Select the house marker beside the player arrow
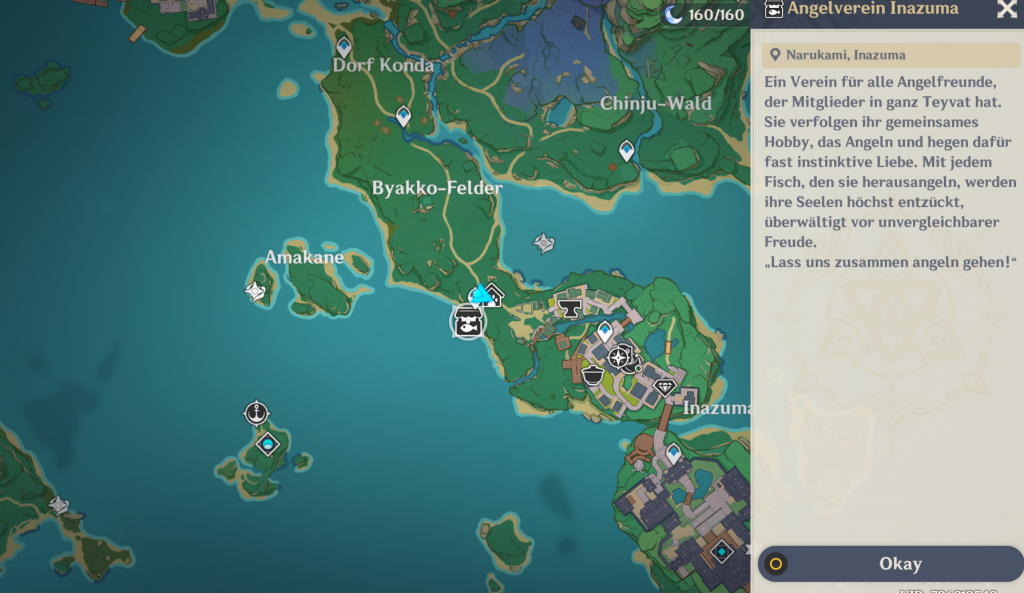This screenshot has height=593, width=1024. (x=493, y=297)
